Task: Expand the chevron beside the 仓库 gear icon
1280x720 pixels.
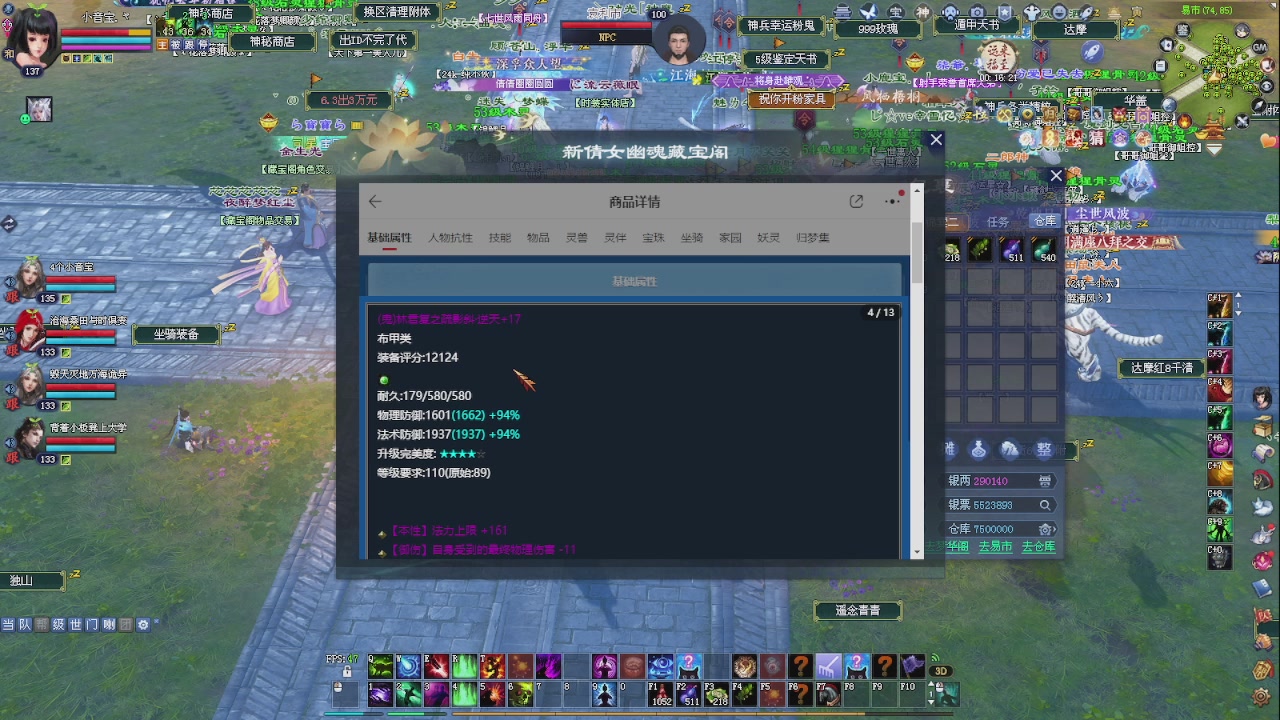Action: (x=1055, y=529)
